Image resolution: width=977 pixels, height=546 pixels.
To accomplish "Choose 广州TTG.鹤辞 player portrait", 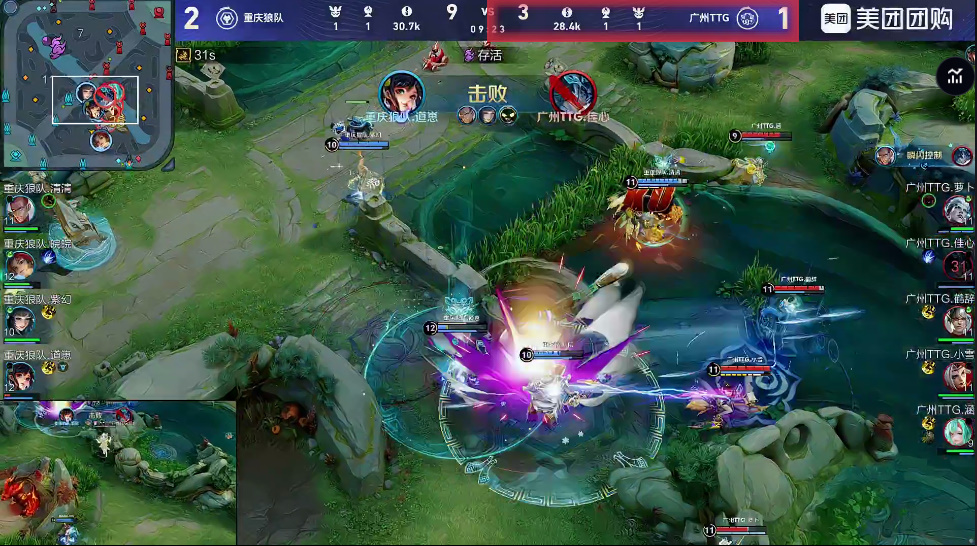I will [x=956, y=321].
